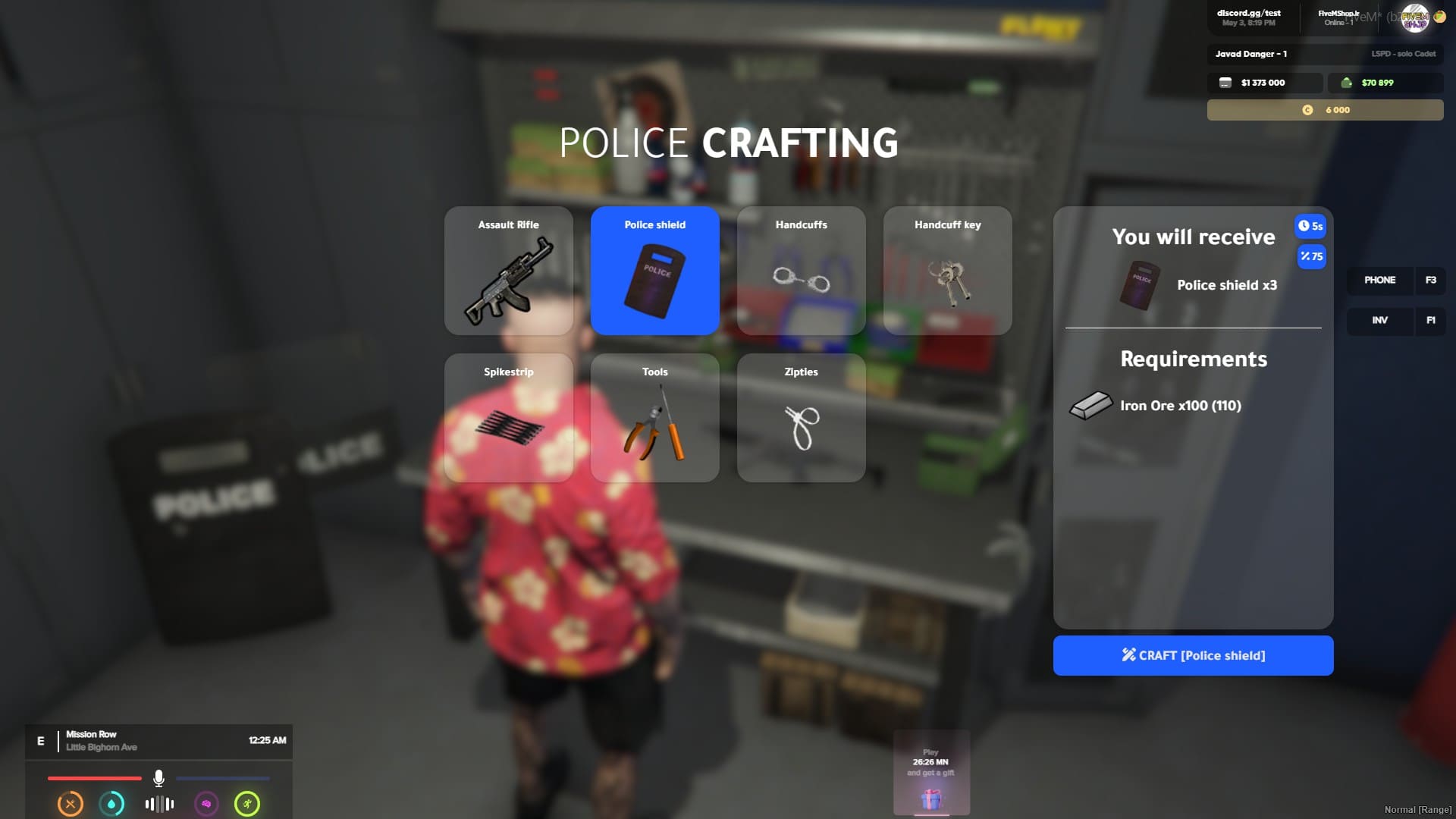
Task: Choose the Police shield recipe tile
Action: pyautogui.click(x=655, y=271)
